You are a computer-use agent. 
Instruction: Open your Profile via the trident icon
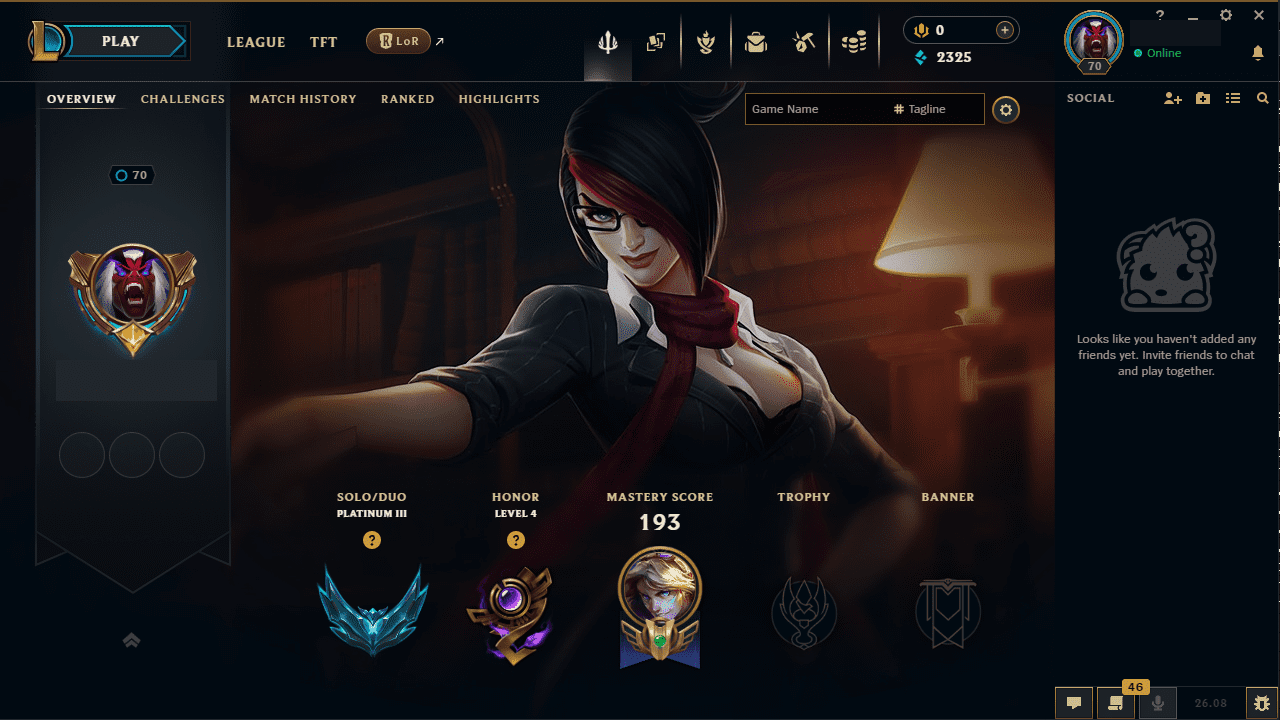[607, 42]
